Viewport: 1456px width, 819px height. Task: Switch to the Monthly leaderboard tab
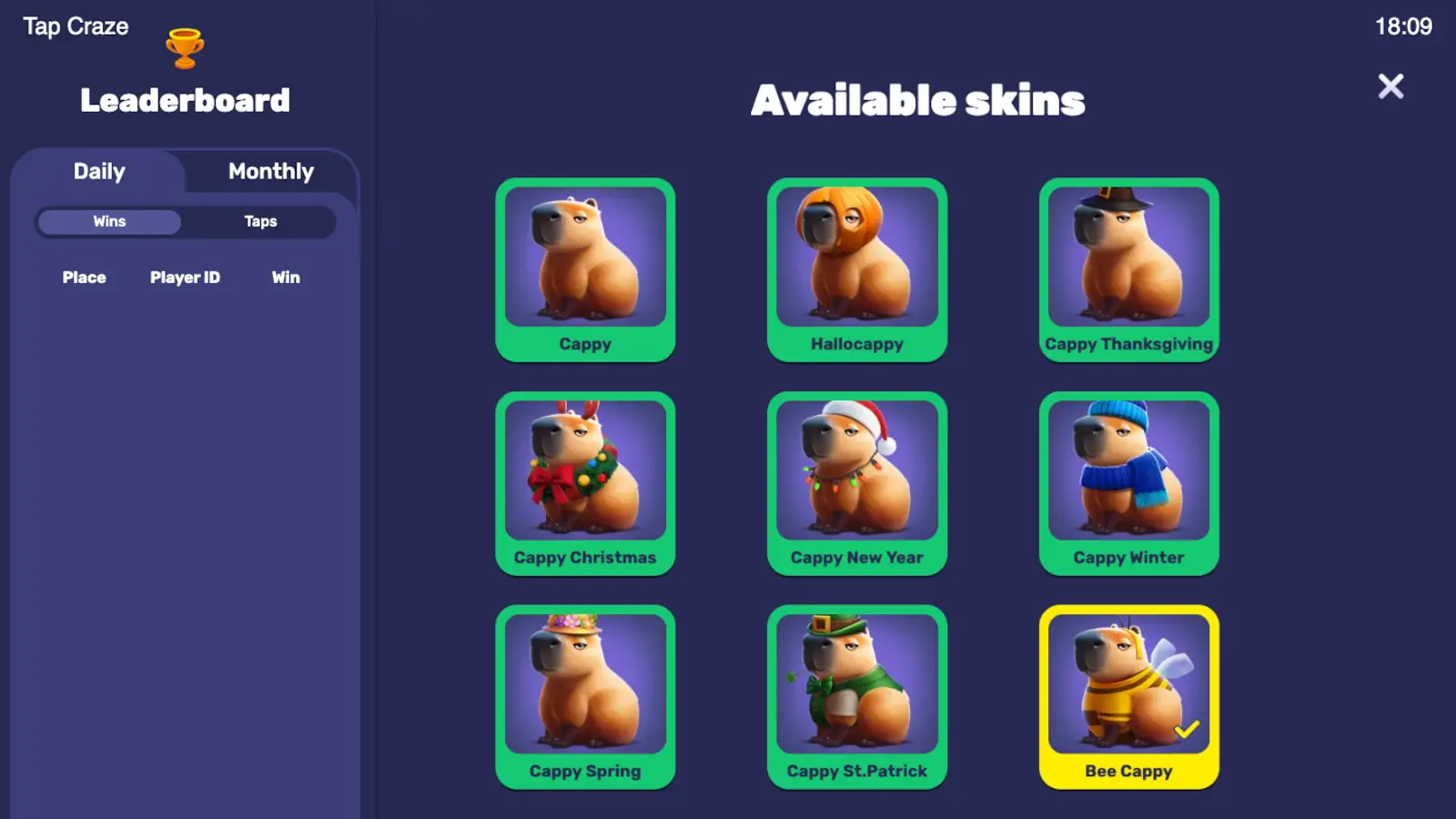pos(271,171)
